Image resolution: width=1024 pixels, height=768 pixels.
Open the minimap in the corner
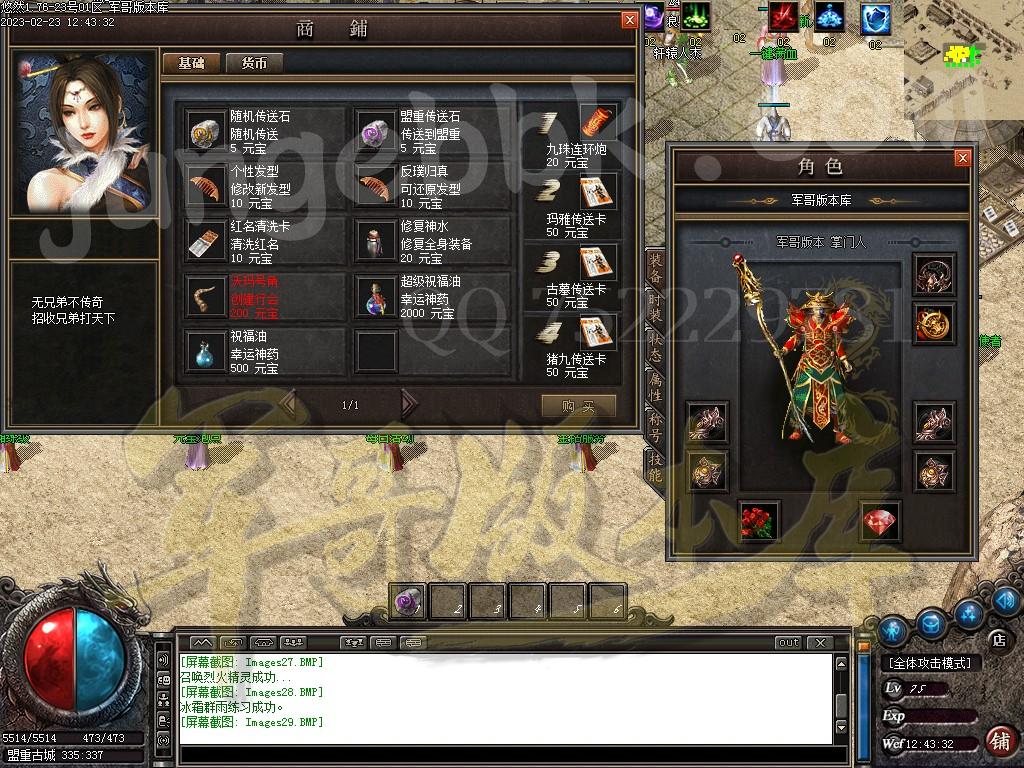tap(963, 55)
